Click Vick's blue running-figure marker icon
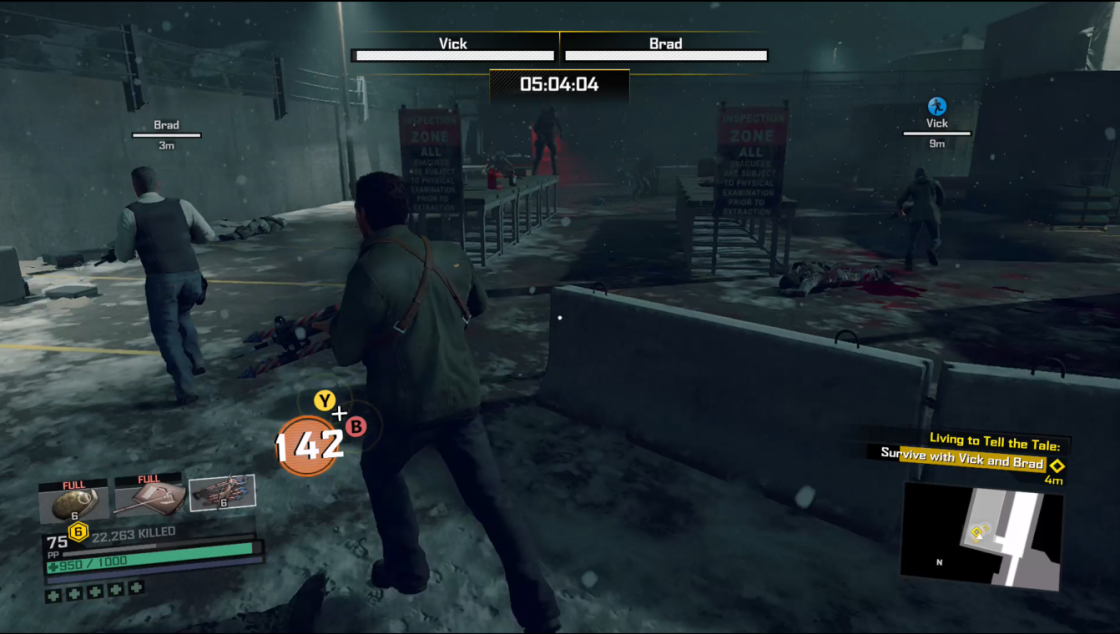The image size is (1120, 634). click(x=937, y=106)
